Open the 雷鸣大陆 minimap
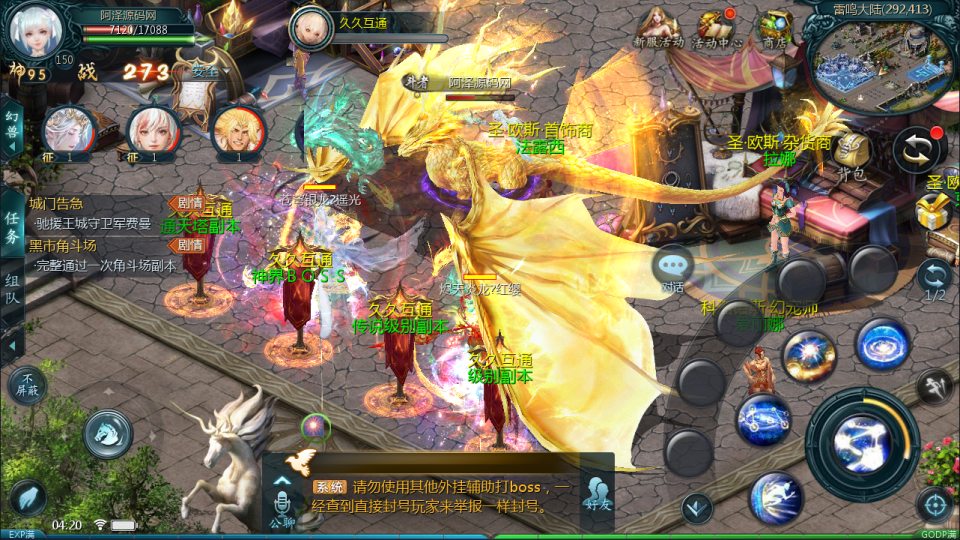This screenshot has width=960, height=540. 877,58
